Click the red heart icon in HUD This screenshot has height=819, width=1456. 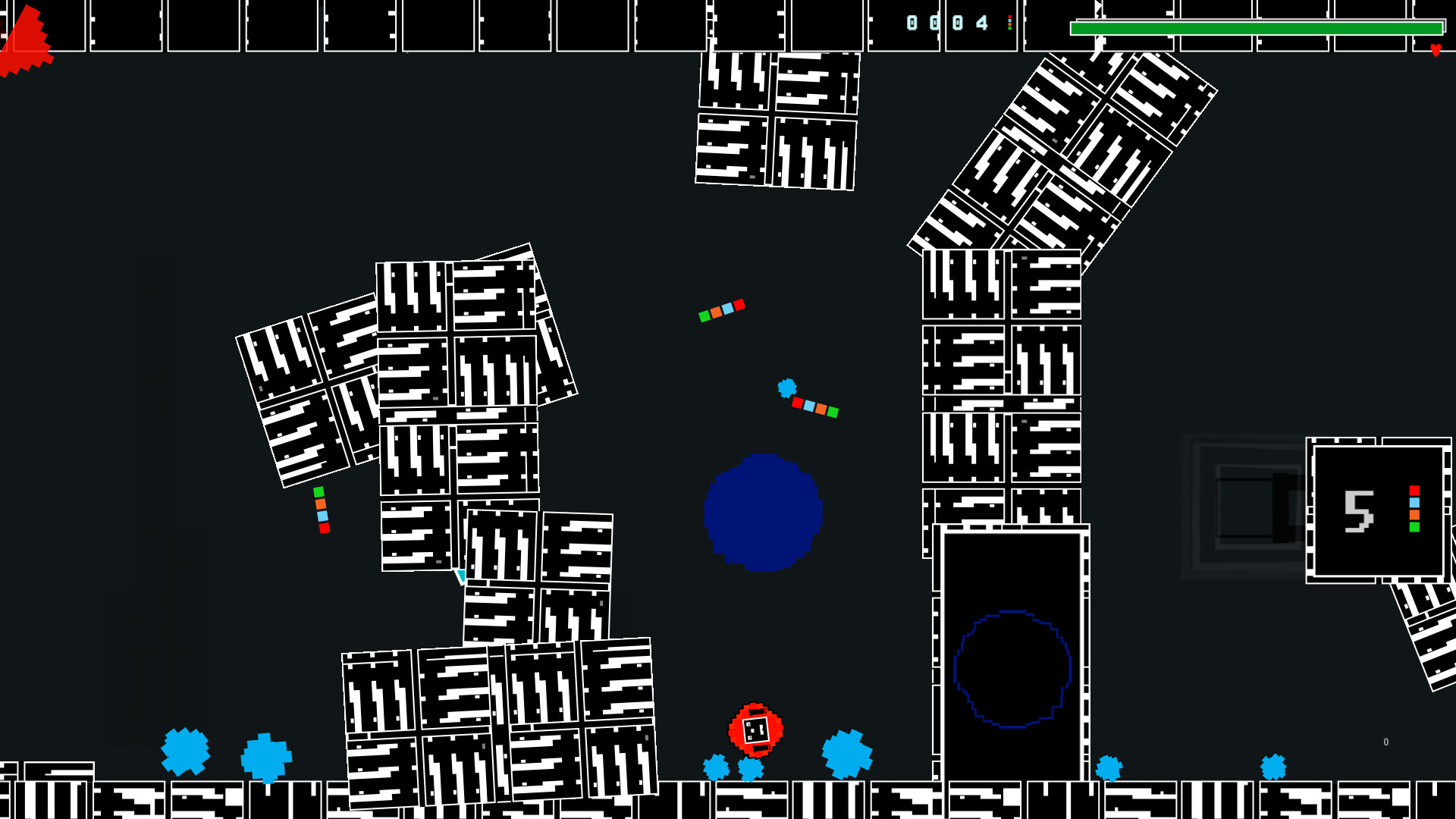click(x=1436, y=50)
